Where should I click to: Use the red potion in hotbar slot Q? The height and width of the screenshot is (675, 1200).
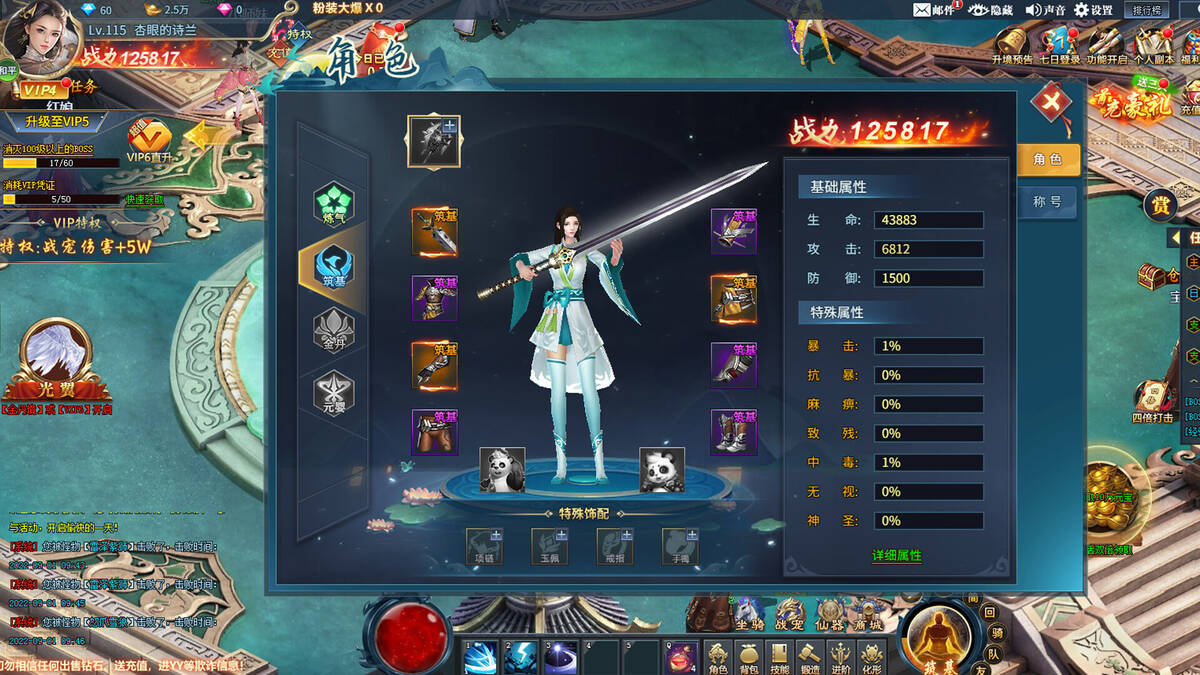681,657
